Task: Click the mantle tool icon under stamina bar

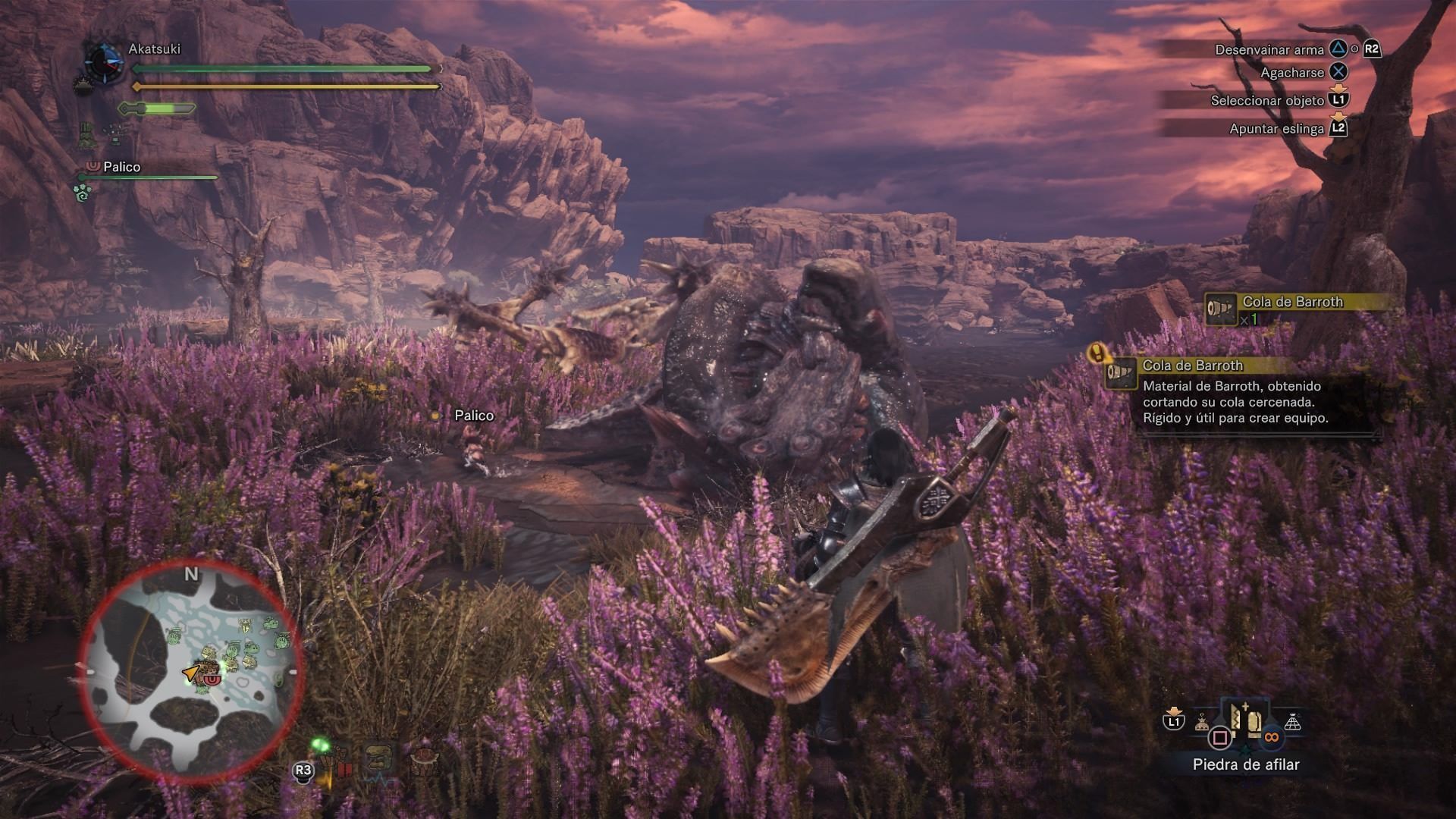Action: point(88,135)
